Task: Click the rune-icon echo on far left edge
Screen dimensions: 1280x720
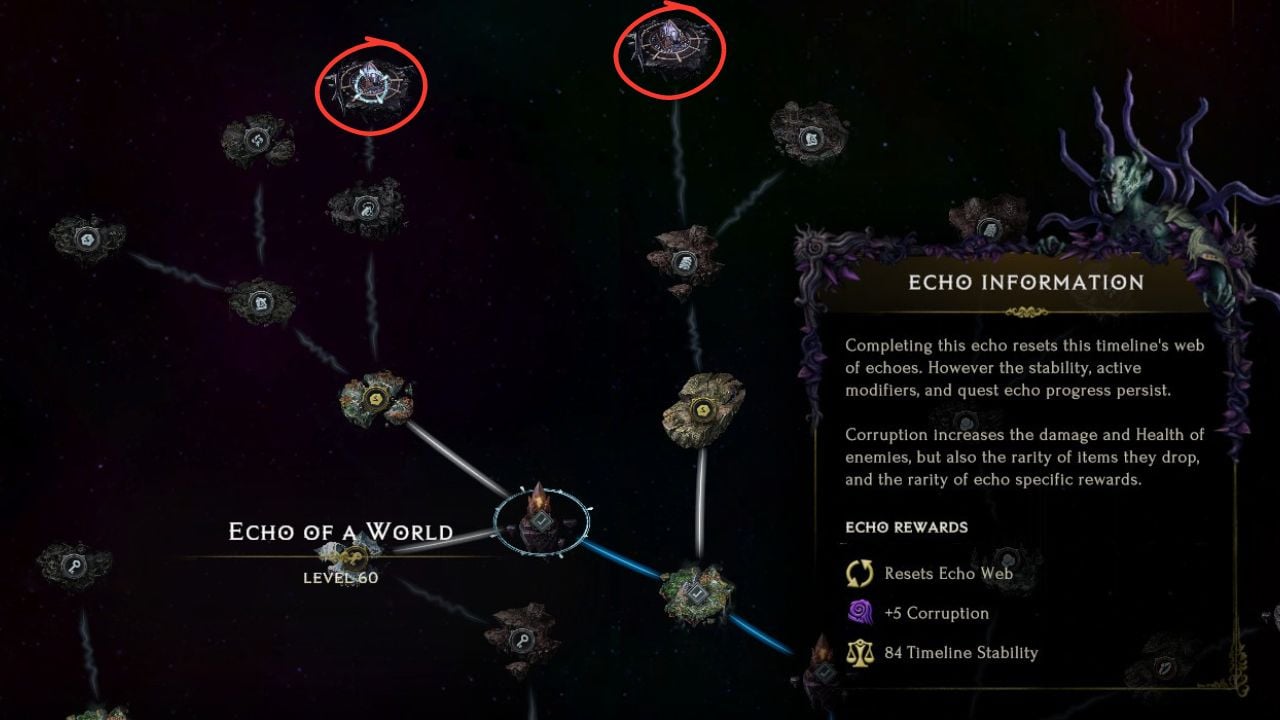Action: [85, 240]
